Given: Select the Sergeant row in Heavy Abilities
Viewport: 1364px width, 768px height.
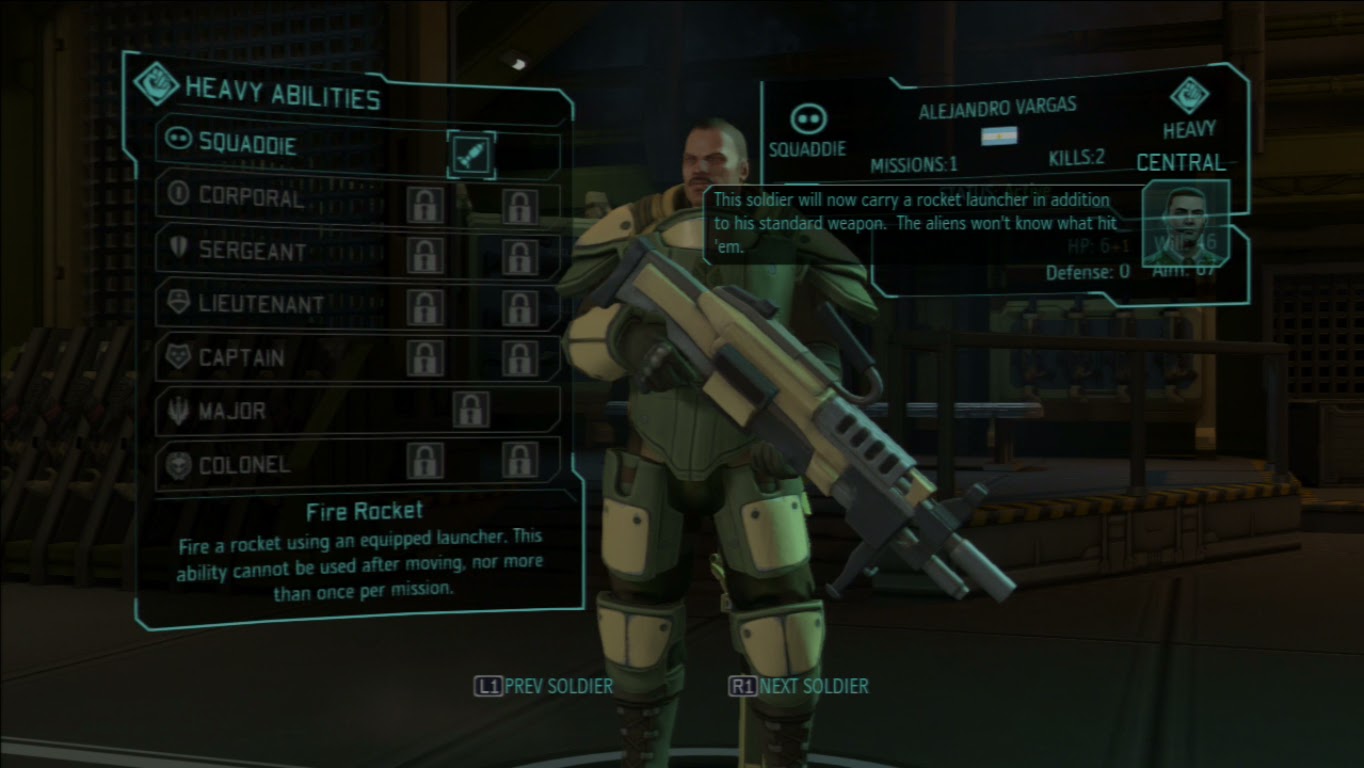Looking at the screenshot, I should [x=300, y=250].
